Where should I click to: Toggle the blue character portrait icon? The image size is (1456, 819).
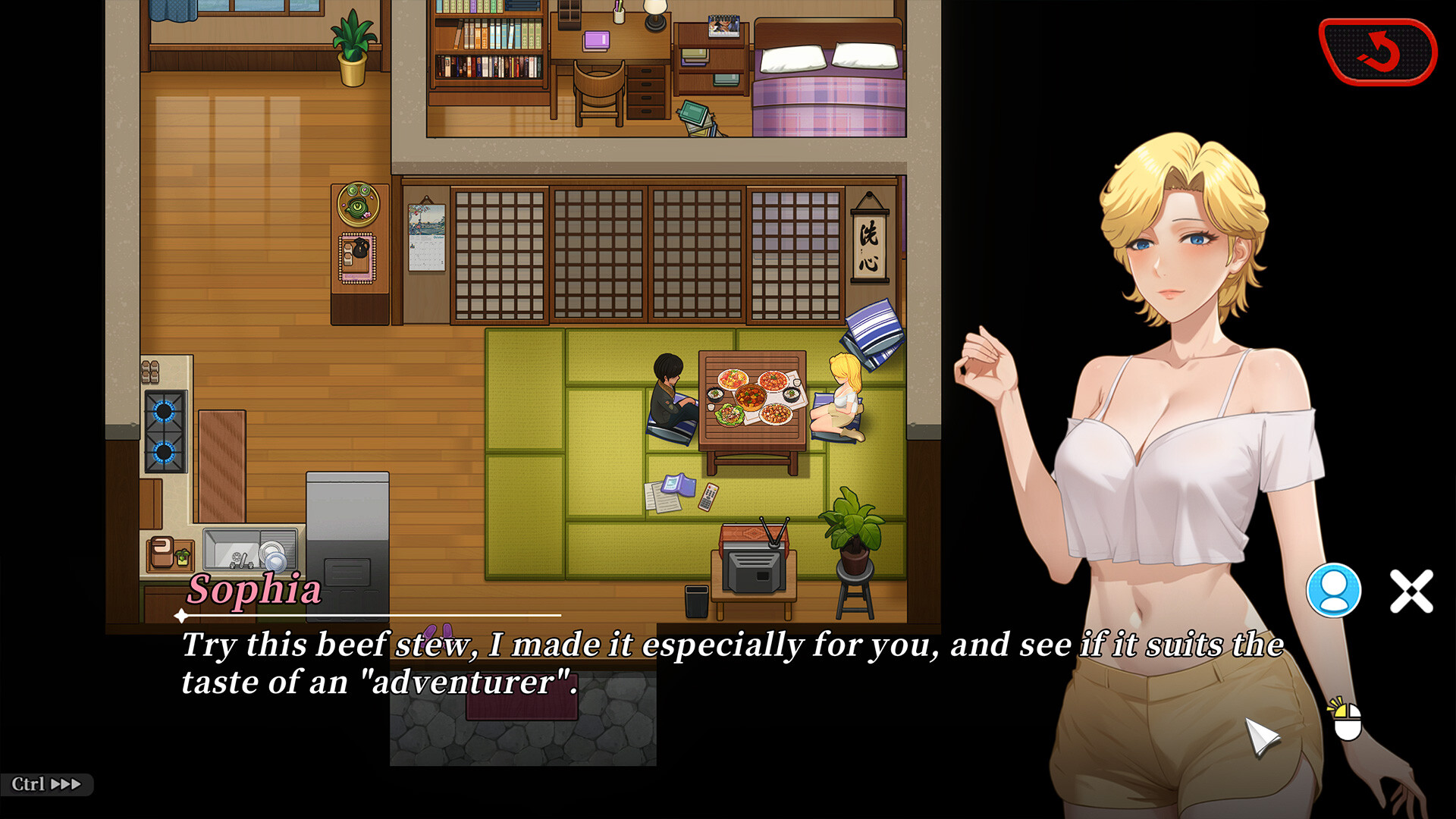[1333, 590]
